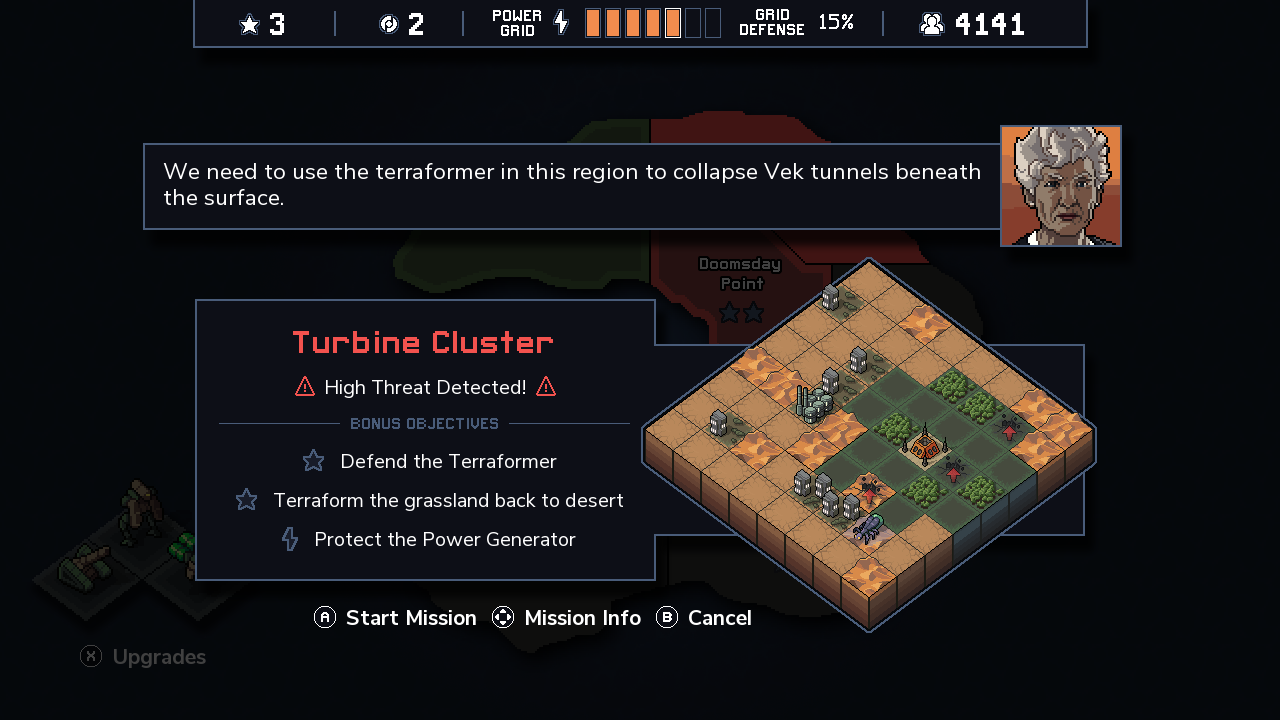Toggle the Terraform grassland bonus objective
The width and height of the screenshot is (1280, 720).
448,500
